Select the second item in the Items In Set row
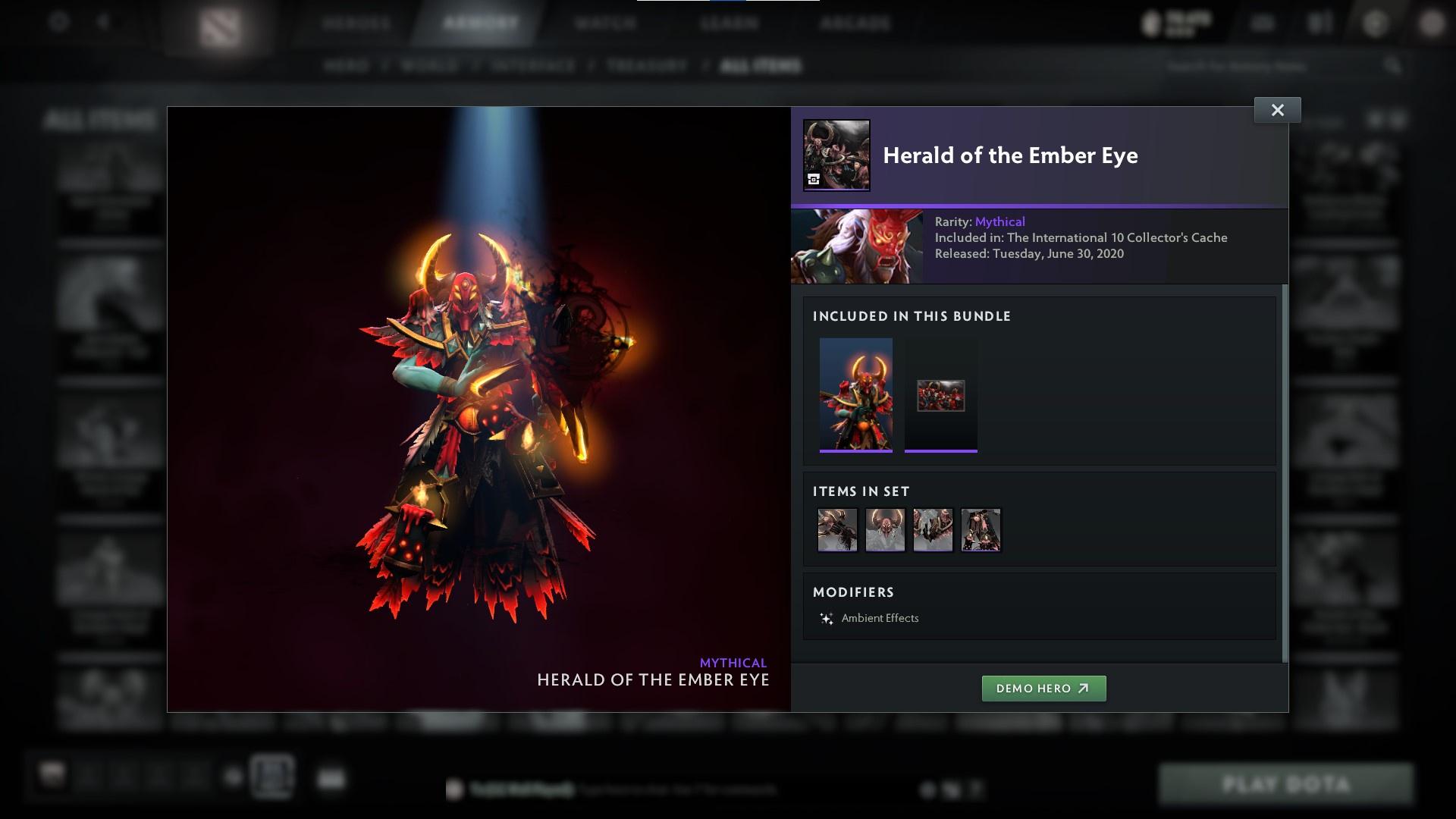Viewport: 1456px width, 819px height. tap(885, 529)
